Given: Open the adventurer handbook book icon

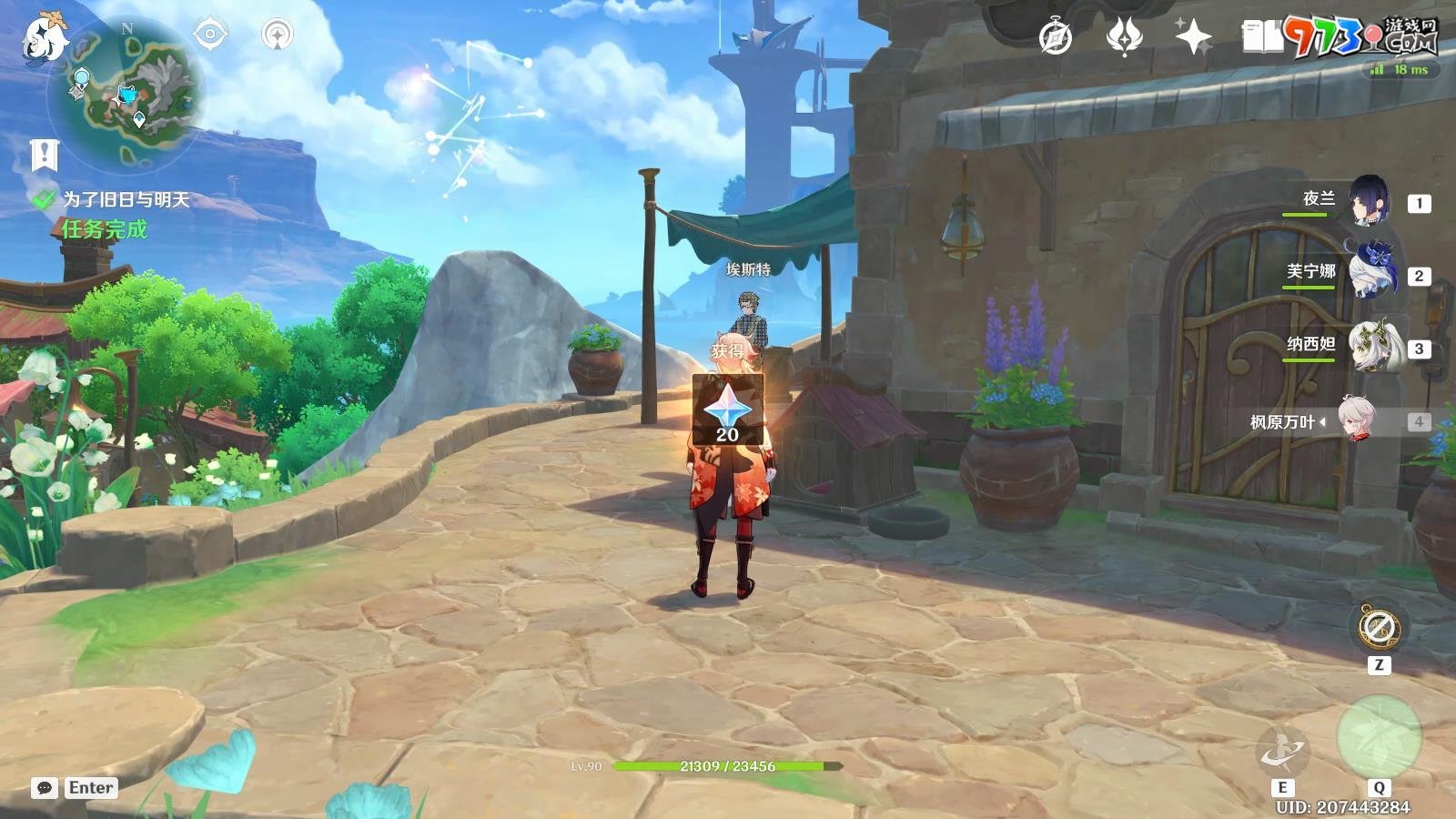Looking at the screenshot, I should point(1262,37).
